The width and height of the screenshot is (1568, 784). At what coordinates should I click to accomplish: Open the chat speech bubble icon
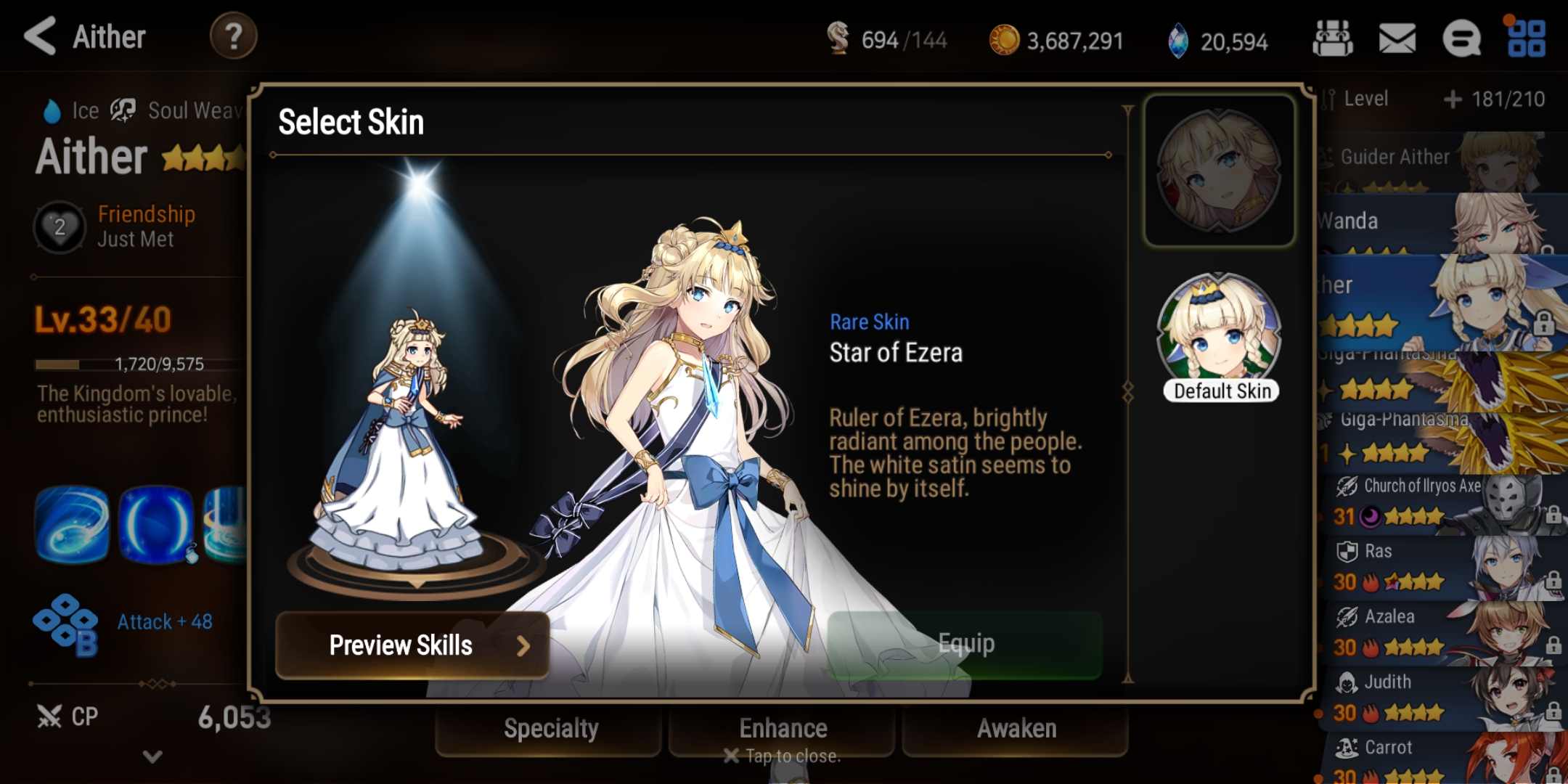click(x=1461, y=38)
